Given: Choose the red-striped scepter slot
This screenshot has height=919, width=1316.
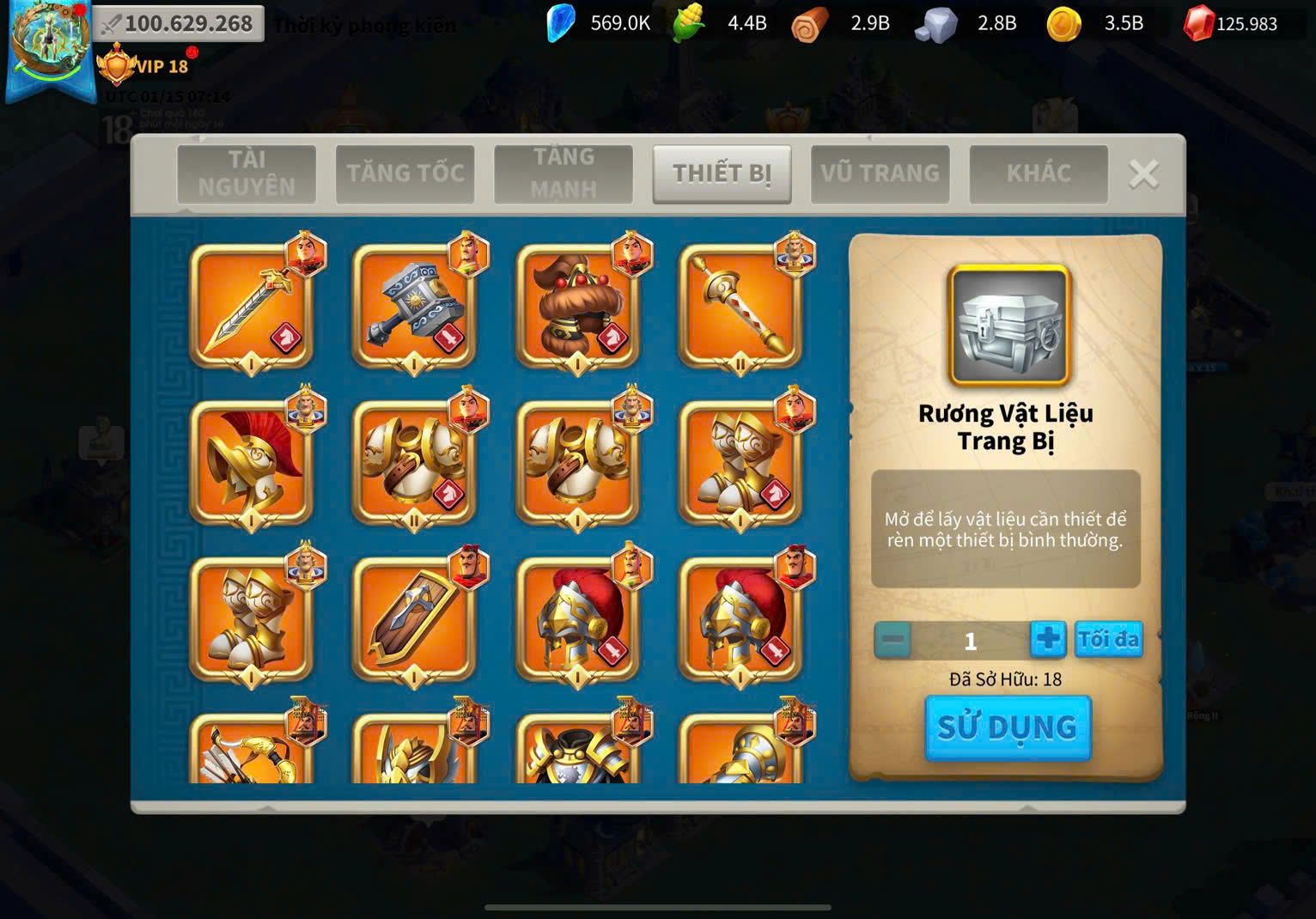Looking at the screenshot, I should 740,307.
